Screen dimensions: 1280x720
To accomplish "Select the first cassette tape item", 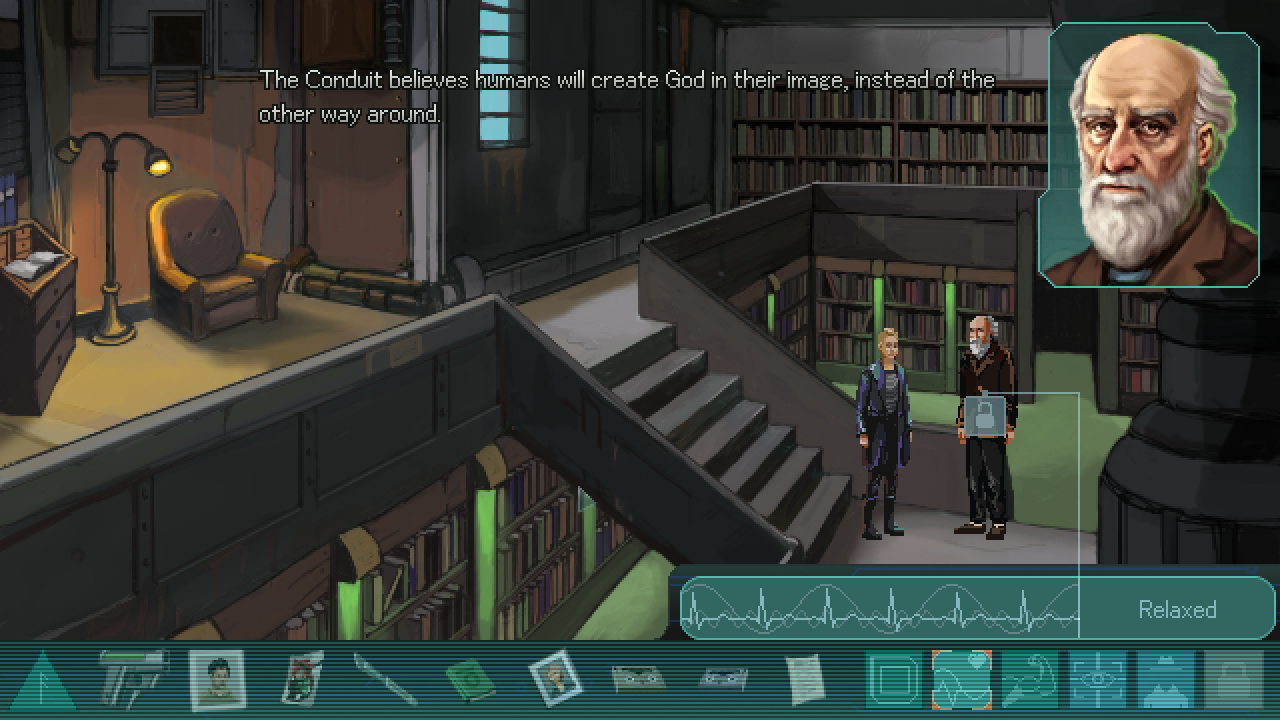I will (638, 680).
